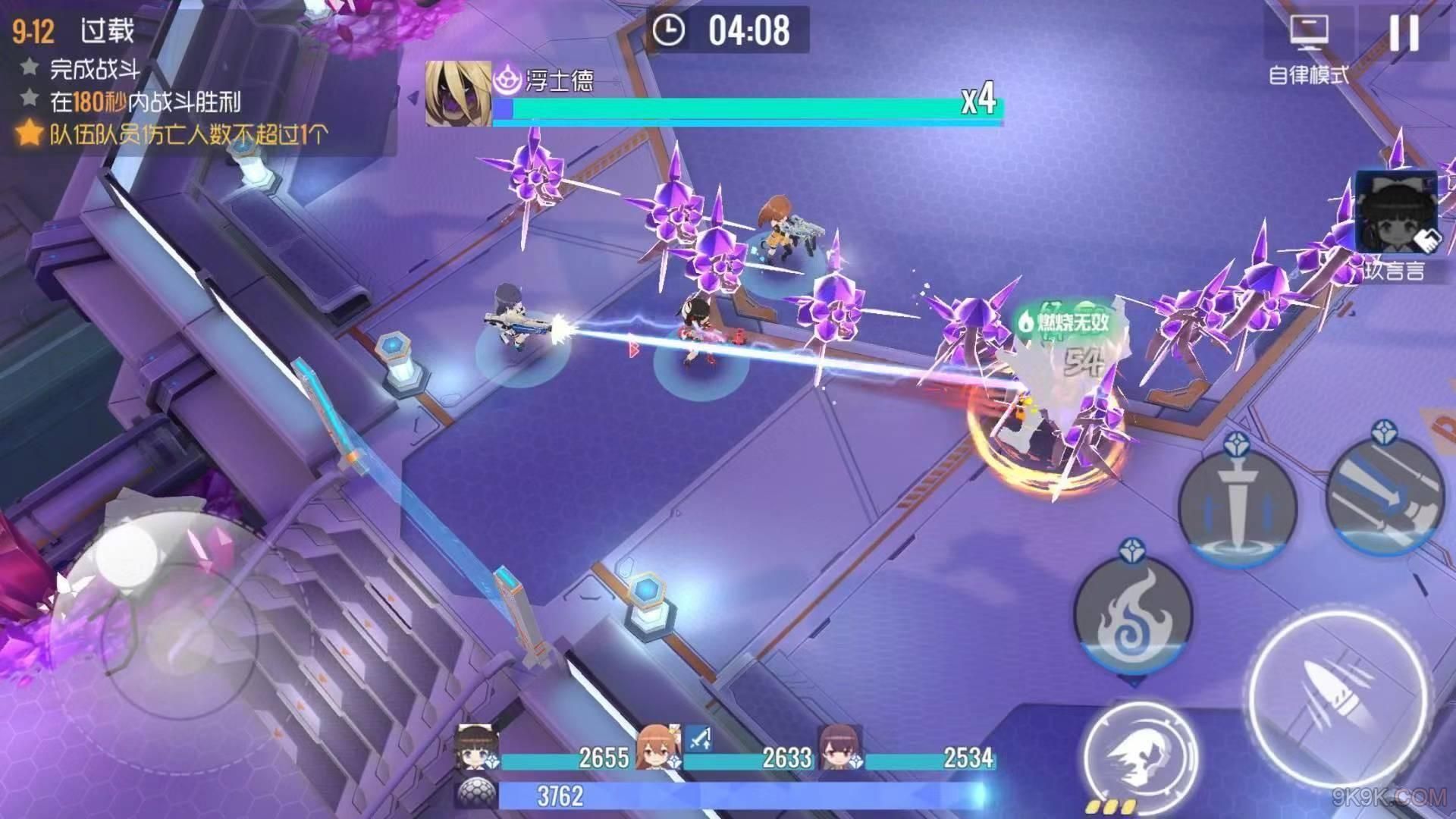Select the Faust (浮士德) boss portrait

pyautogui.click(x=457, y=94)
